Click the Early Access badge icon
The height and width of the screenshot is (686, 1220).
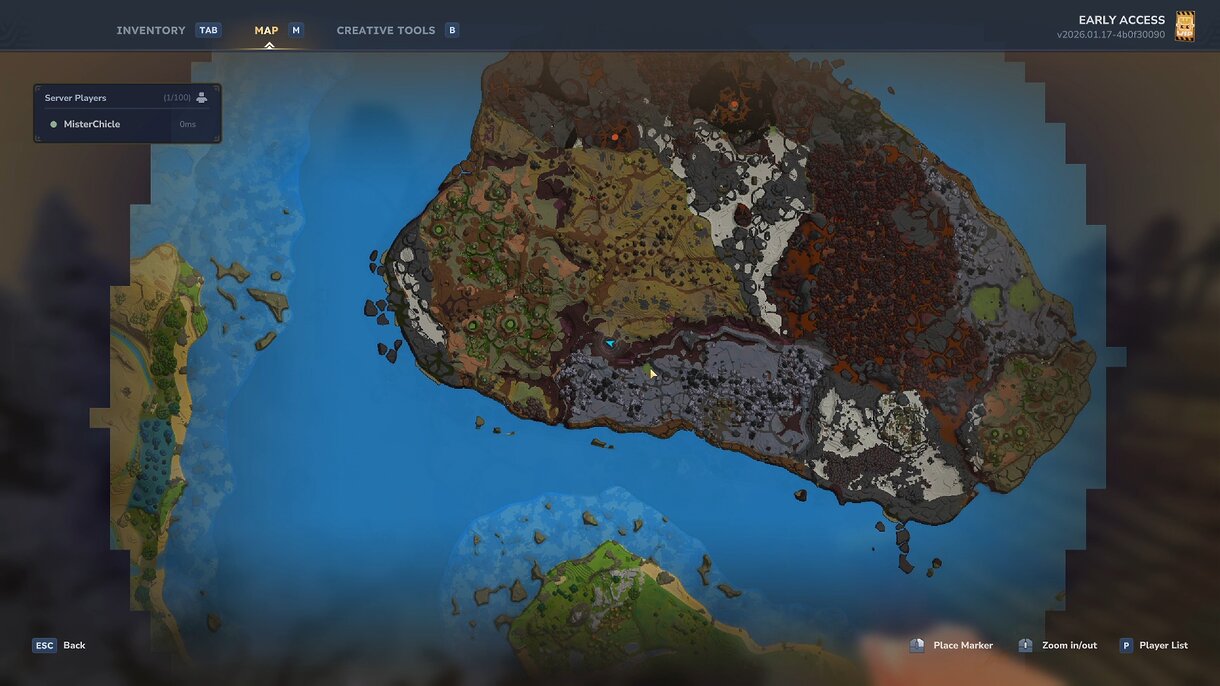[1185, 26]
